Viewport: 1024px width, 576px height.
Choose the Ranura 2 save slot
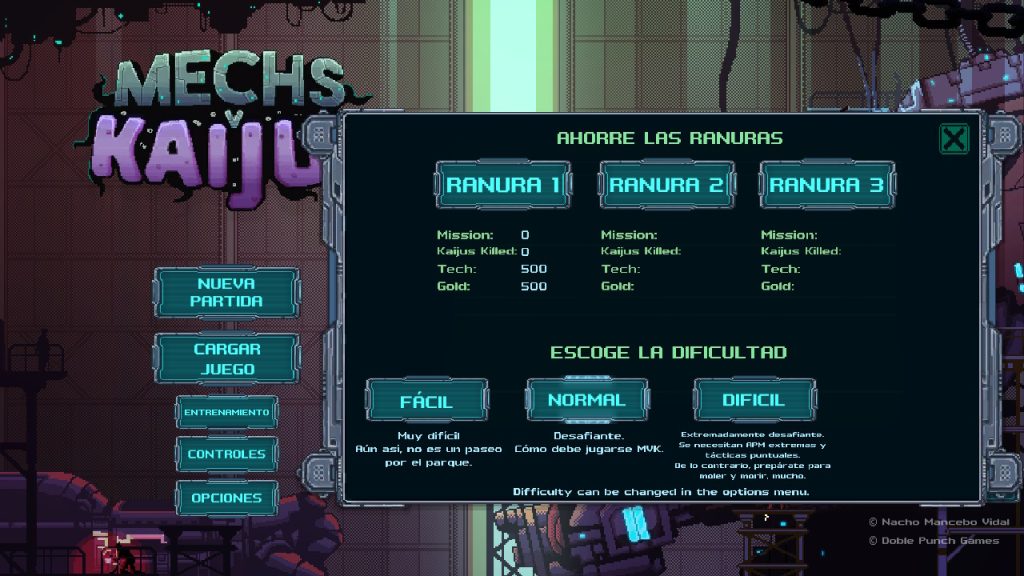pyautogui.click(x=666, y=185)
